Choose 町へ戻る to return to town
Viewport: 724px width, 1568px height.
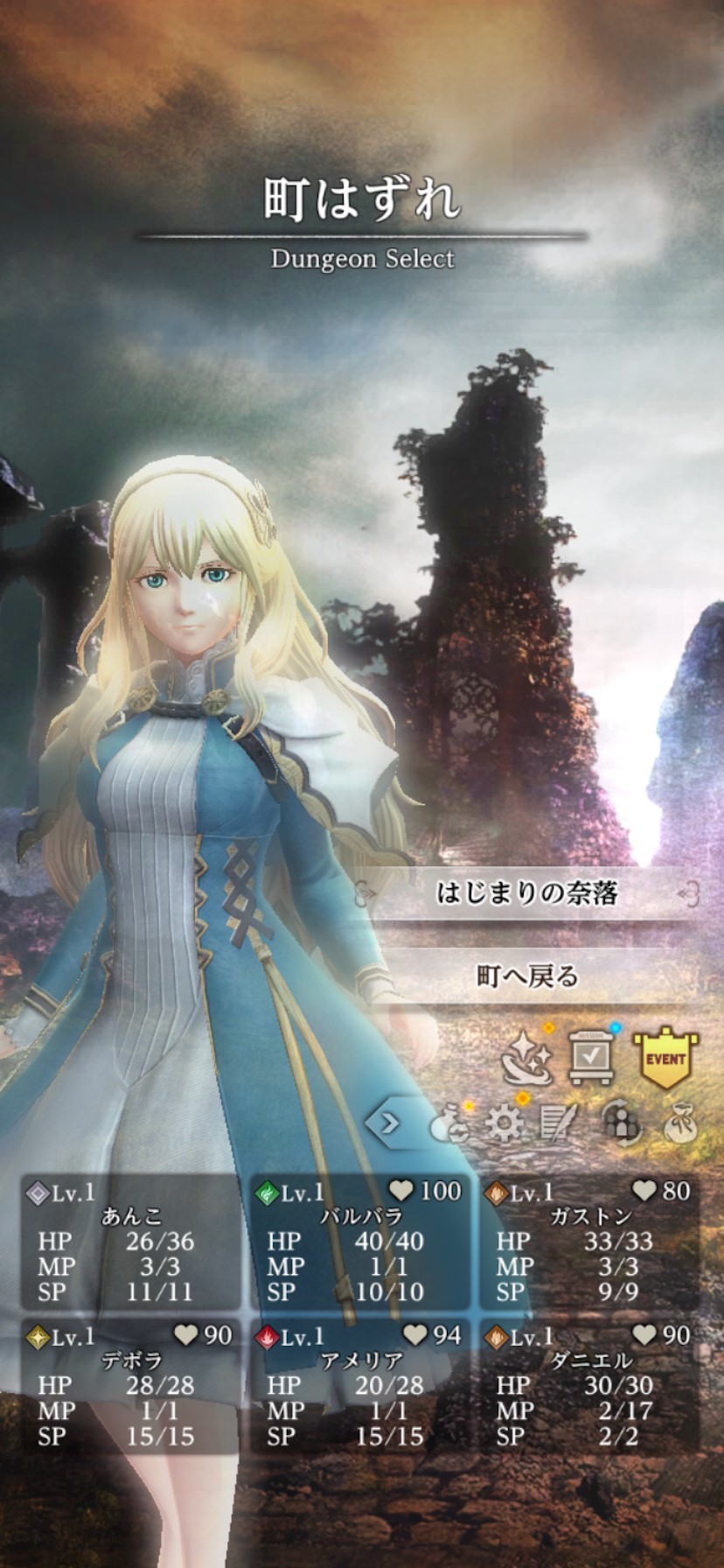point(527,976)
